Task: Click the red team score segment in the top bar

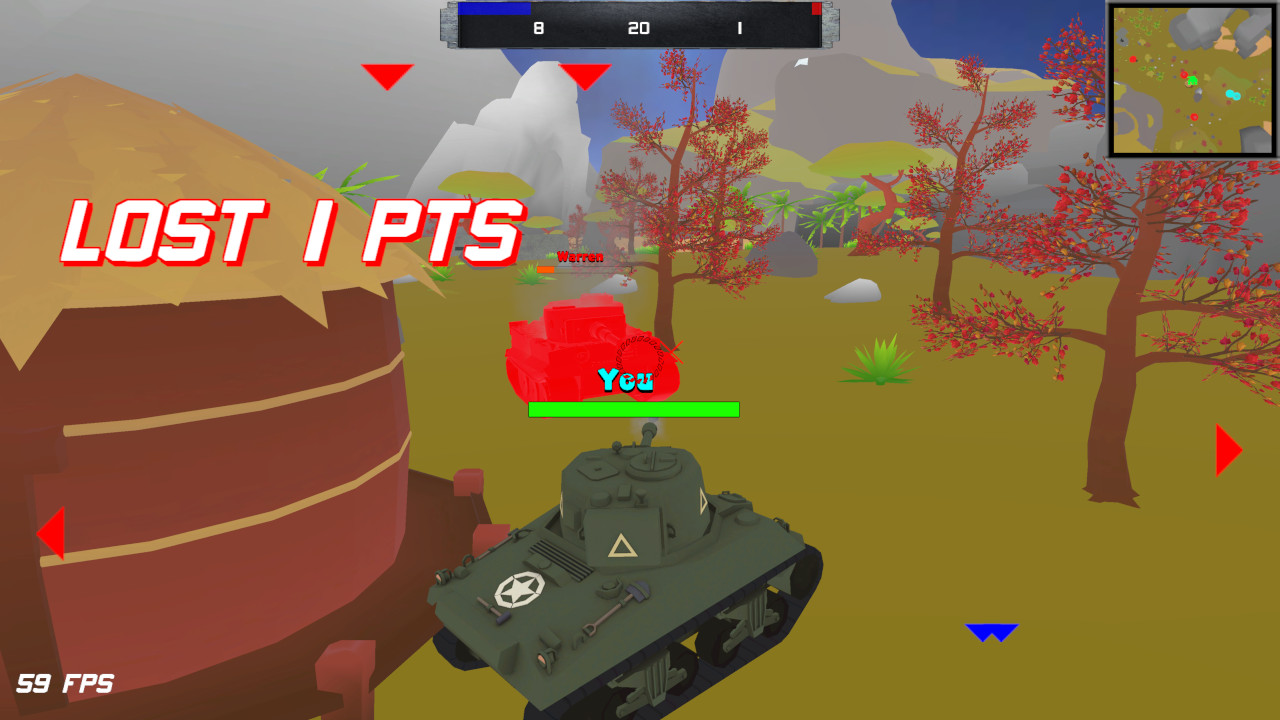Action: [x=815, y=9]
